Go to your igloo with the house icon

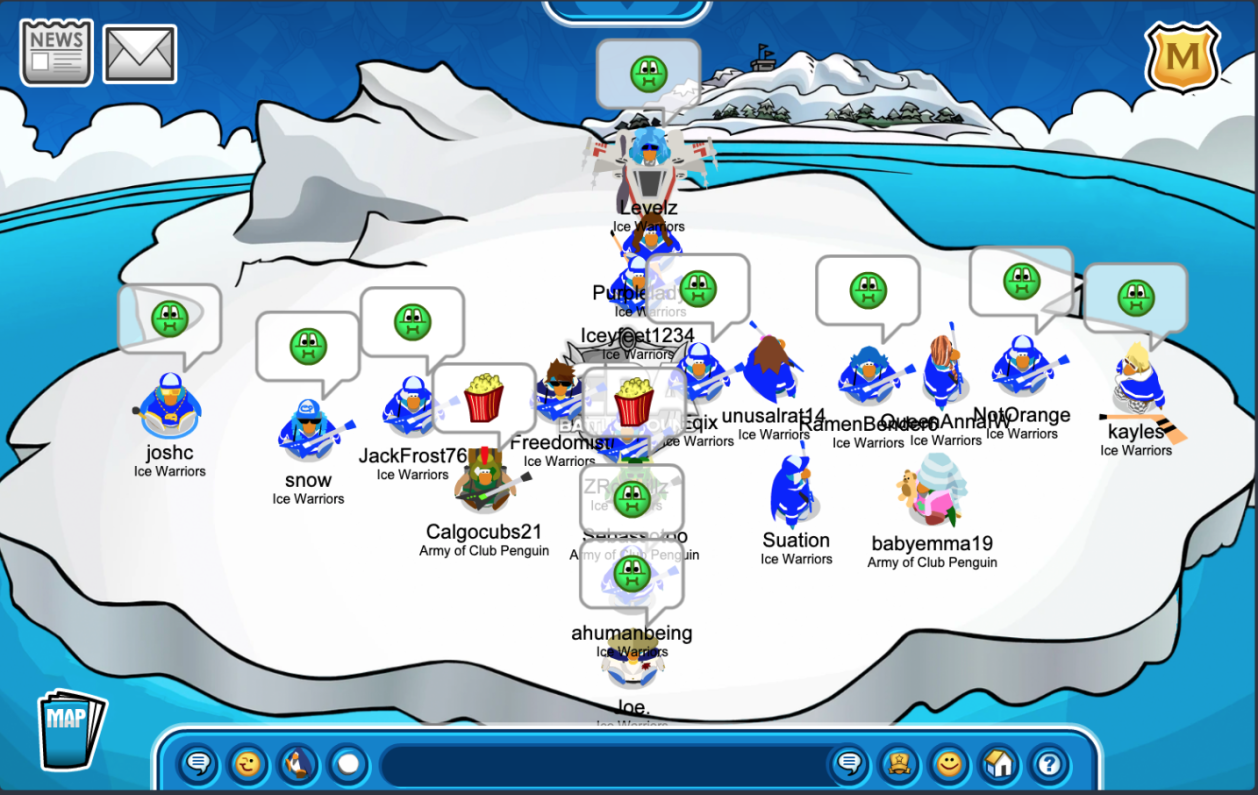pos(998,765)
